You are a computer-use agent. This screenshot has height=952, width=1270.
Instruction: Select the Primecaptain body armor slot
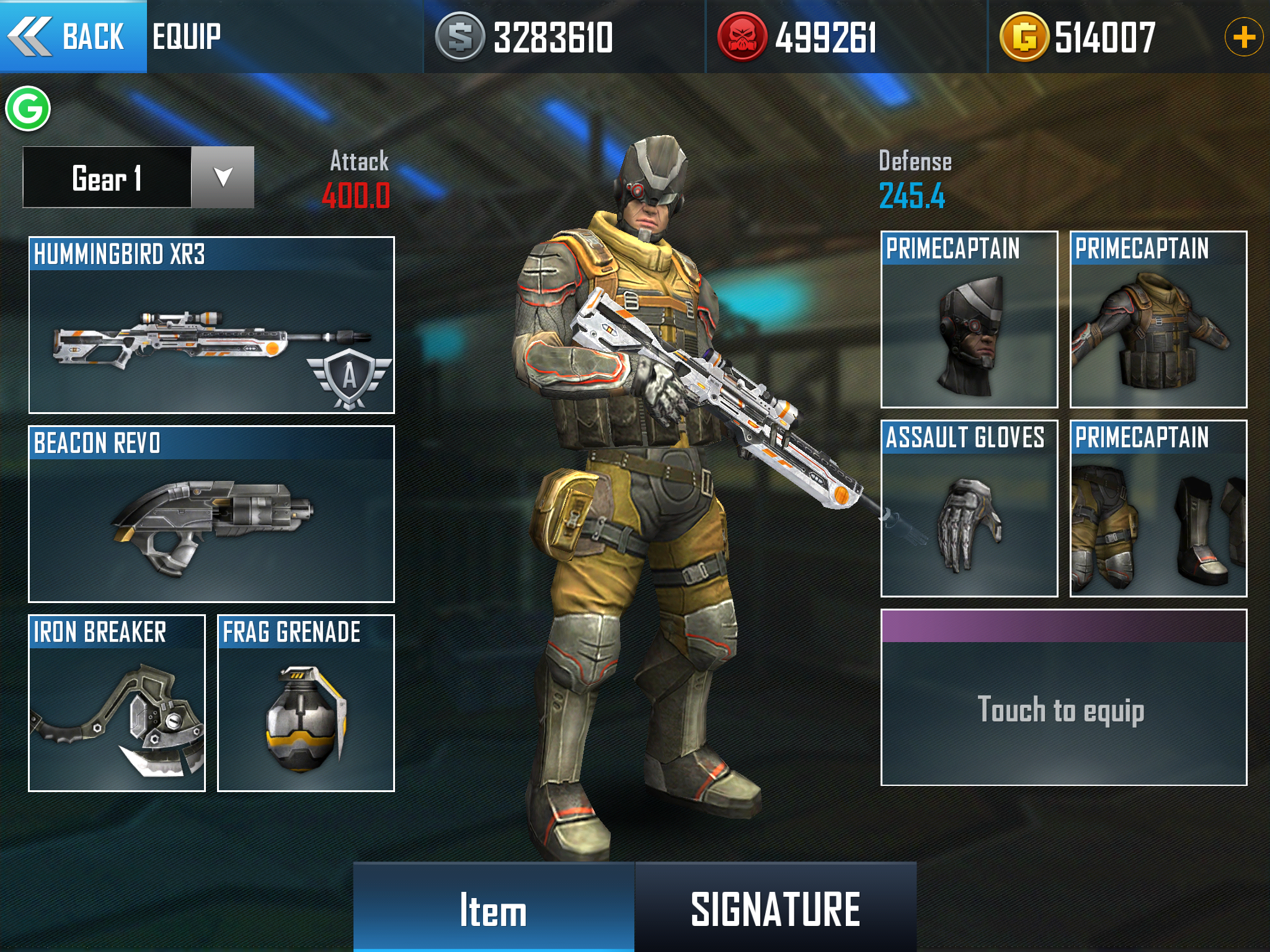[x=1158, y=319]
